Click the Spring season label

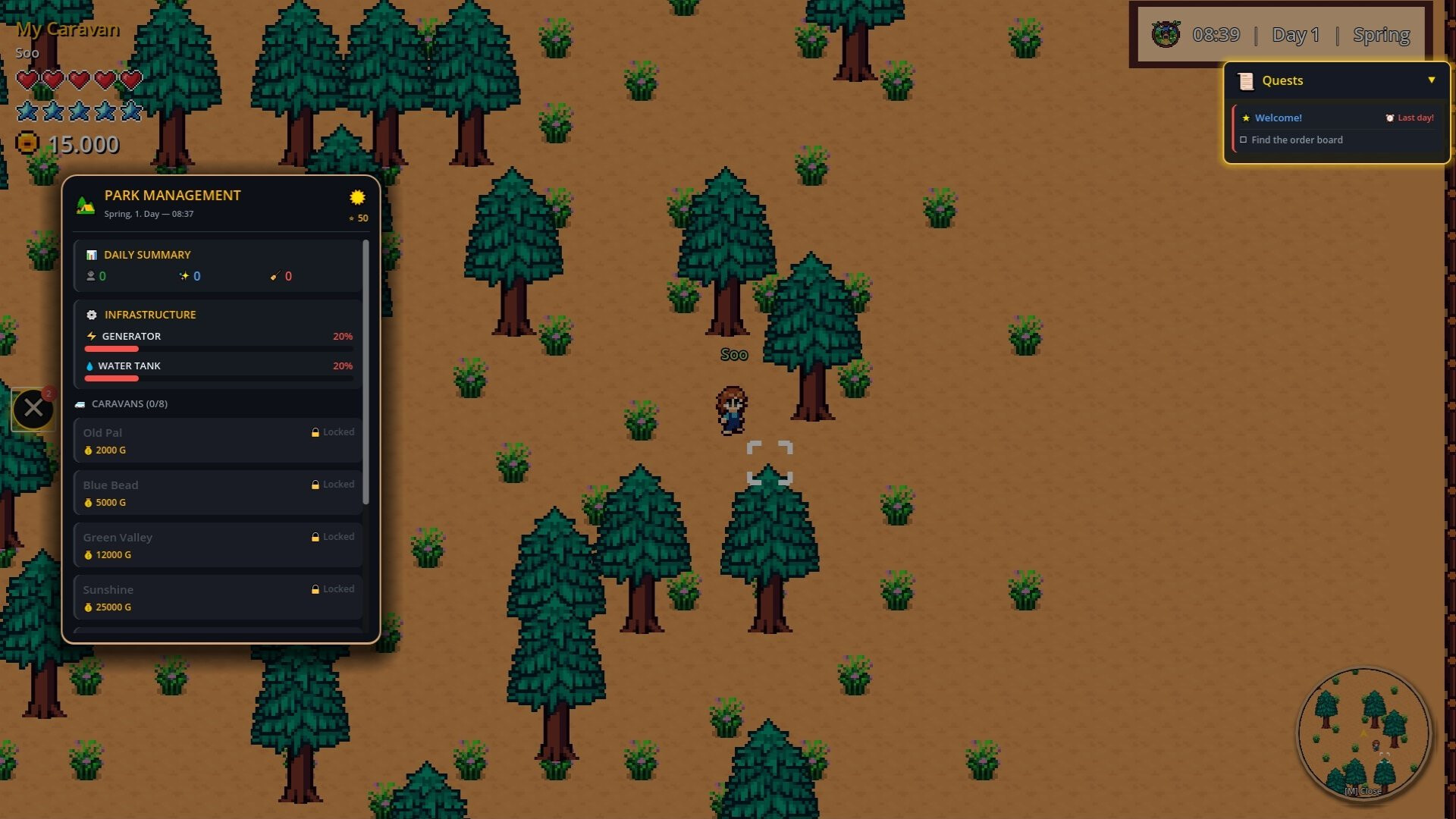pyautogui.click(x=1381, y=34)
